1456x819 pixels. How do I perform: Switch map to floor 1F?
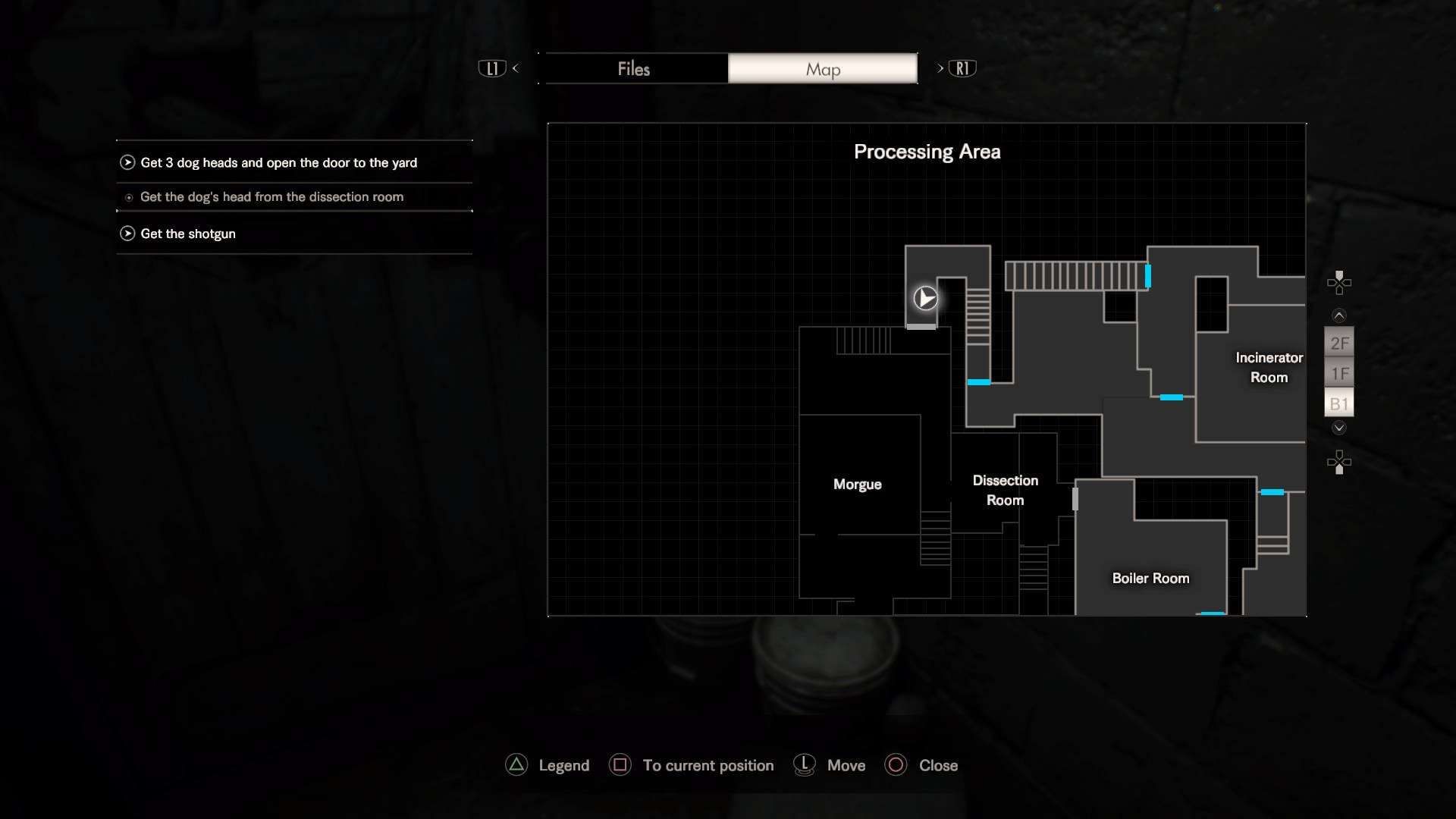coord(1339,374)
